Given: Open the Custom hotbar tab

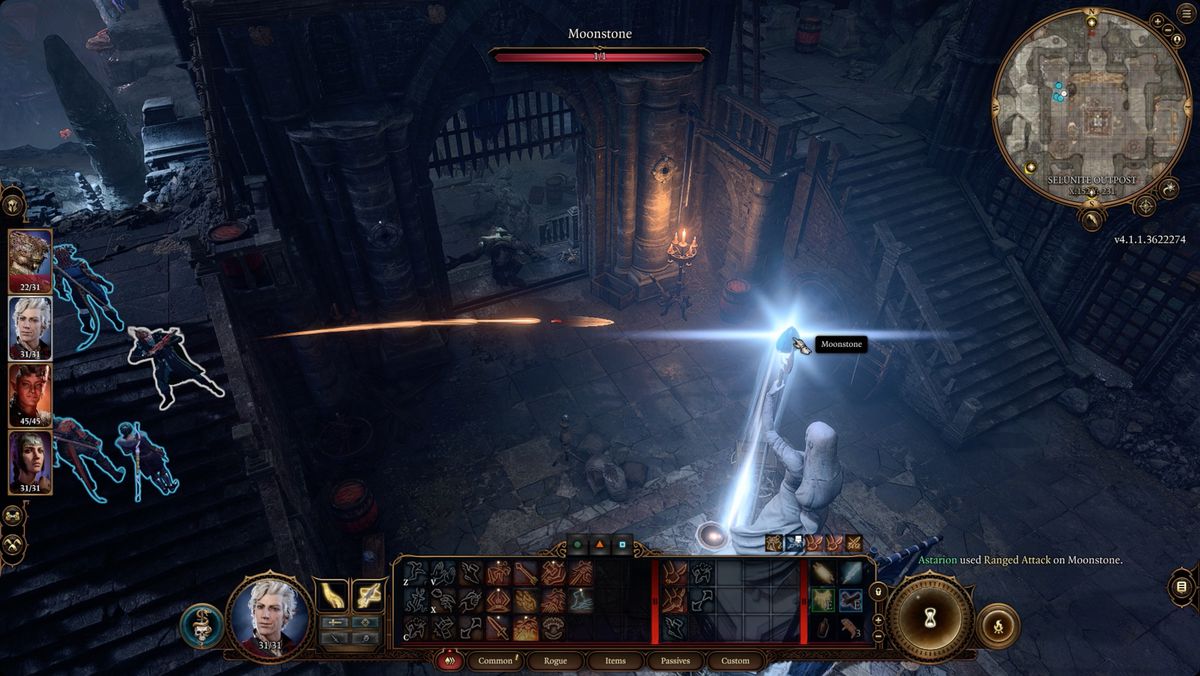Looking at the screenshot, I should (735, 661).
